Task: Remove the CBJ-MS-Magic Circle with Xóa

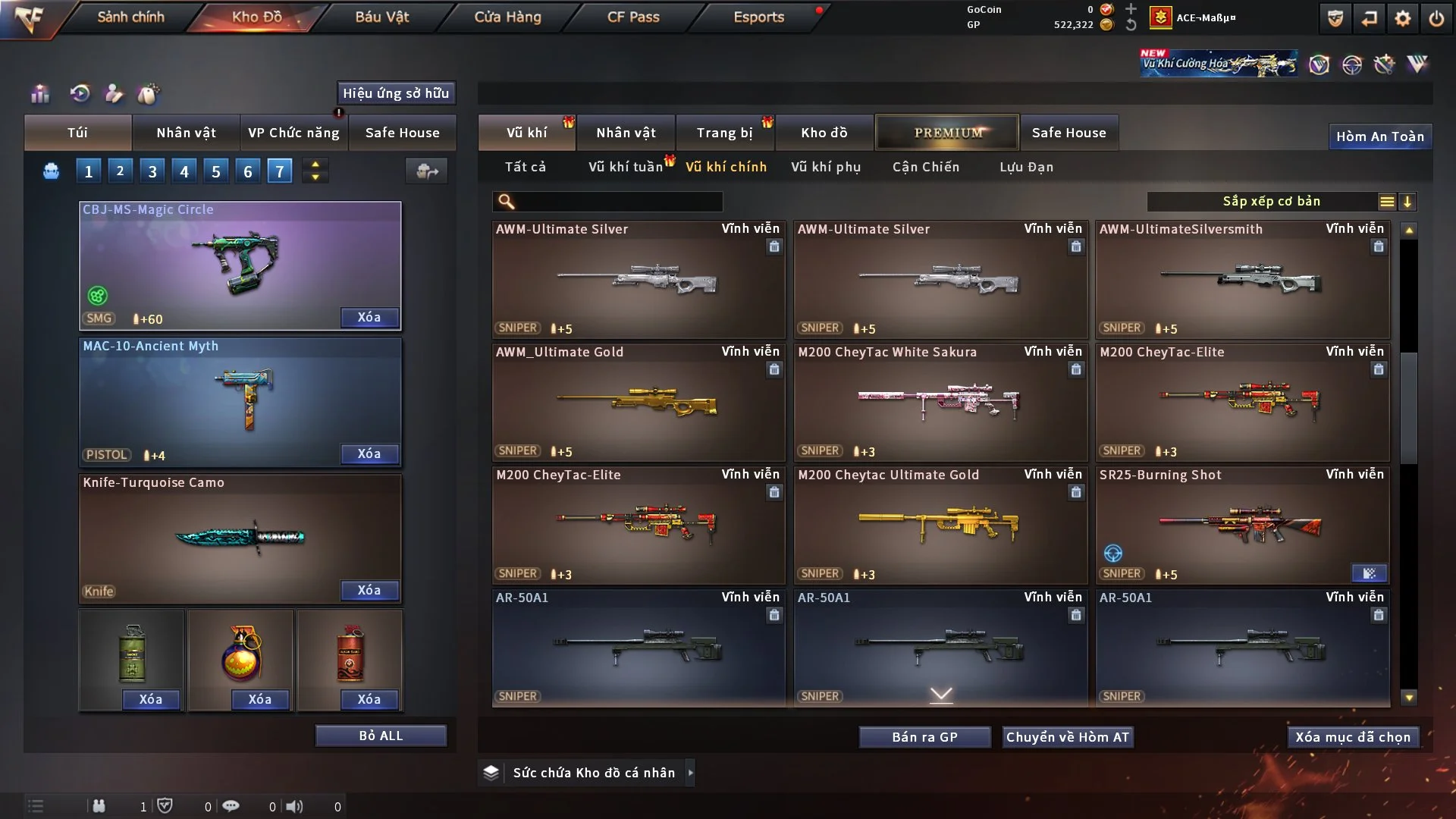Action: pos(369,318)
